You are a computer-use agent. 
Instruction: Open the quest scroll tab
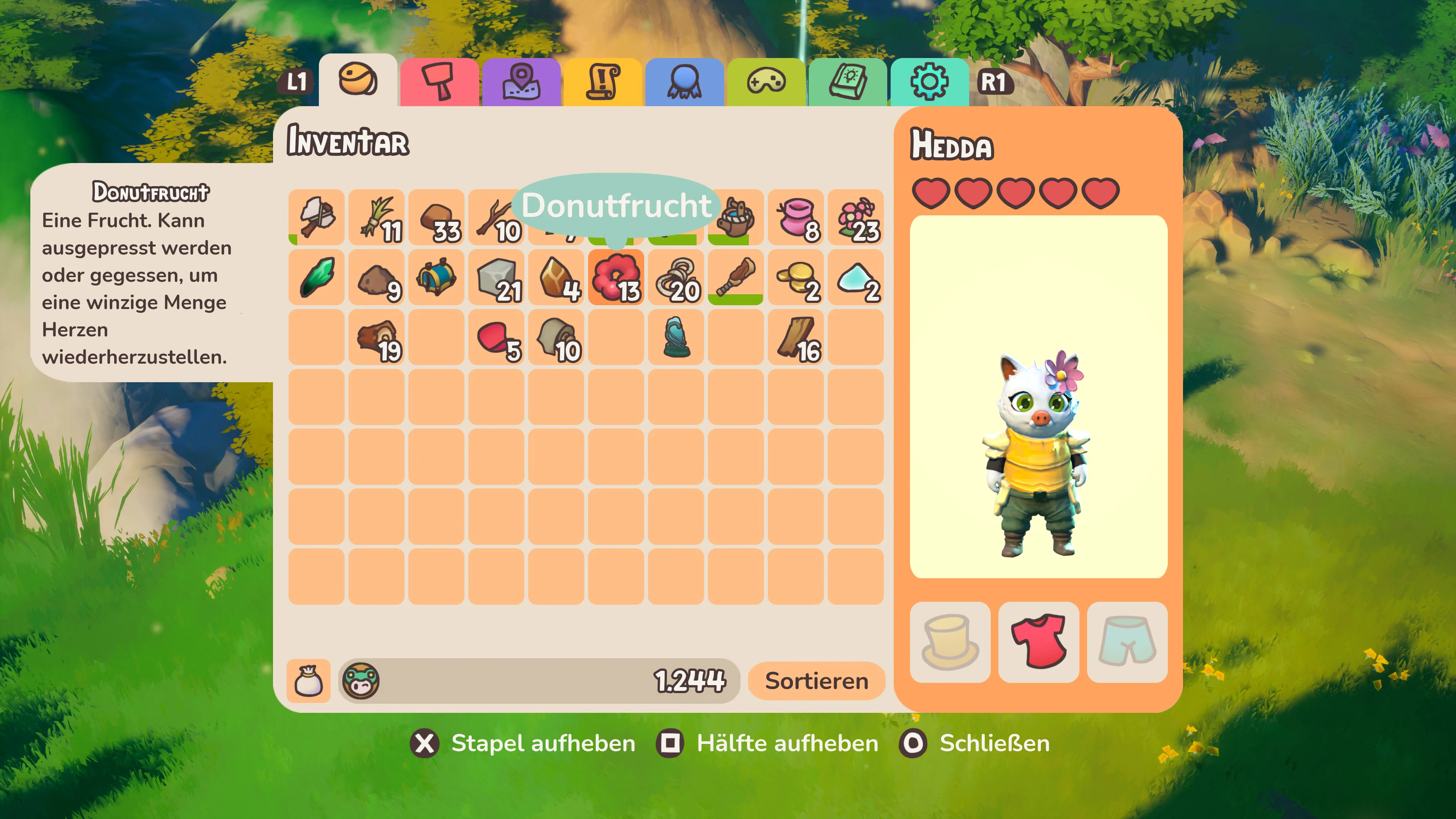coord(602,83)
